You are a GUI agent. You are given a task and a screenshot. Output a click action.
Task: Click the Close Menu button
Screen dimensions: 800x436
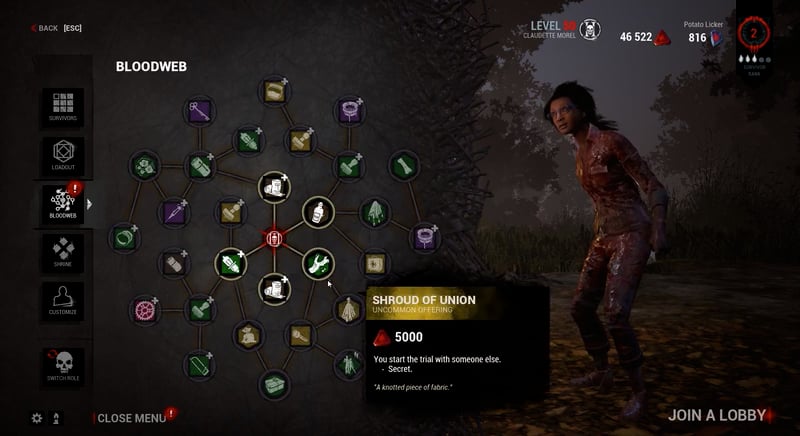131,418
